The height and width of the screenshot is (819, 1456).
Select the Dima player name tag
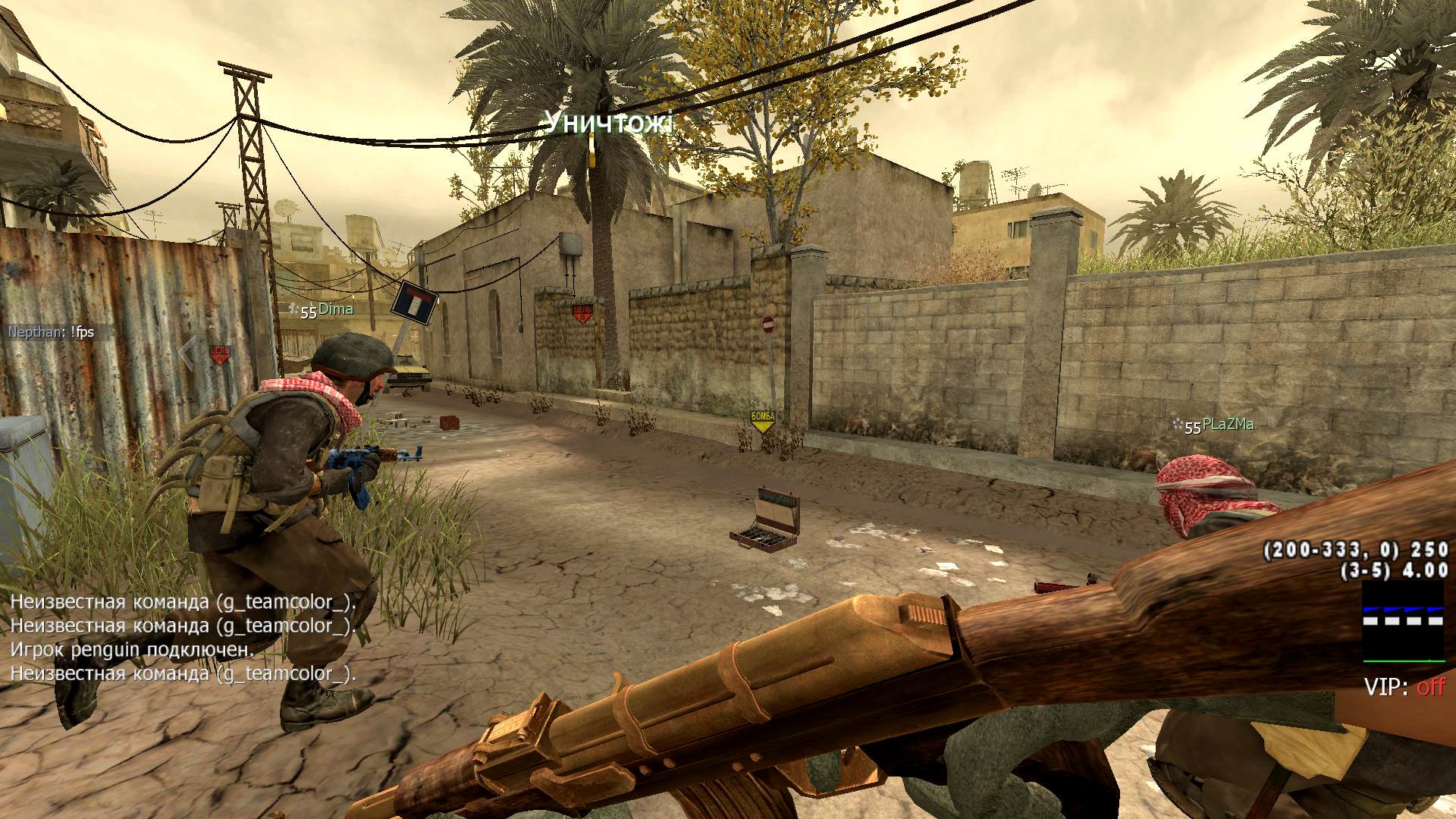[335, 309]
